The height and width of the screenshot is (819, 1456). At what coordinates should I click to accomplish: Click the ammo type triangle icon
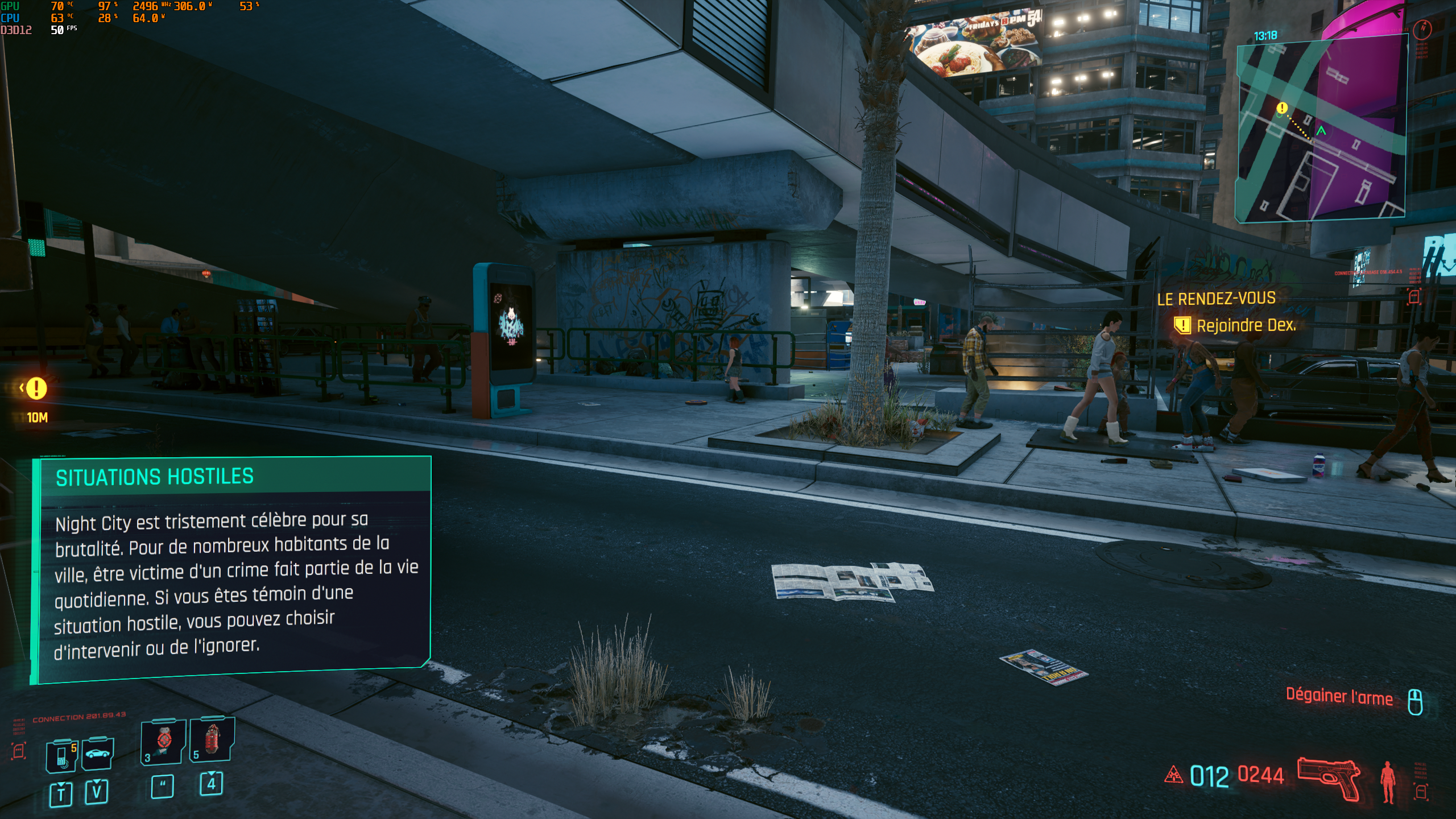(x=1173, y=775)
